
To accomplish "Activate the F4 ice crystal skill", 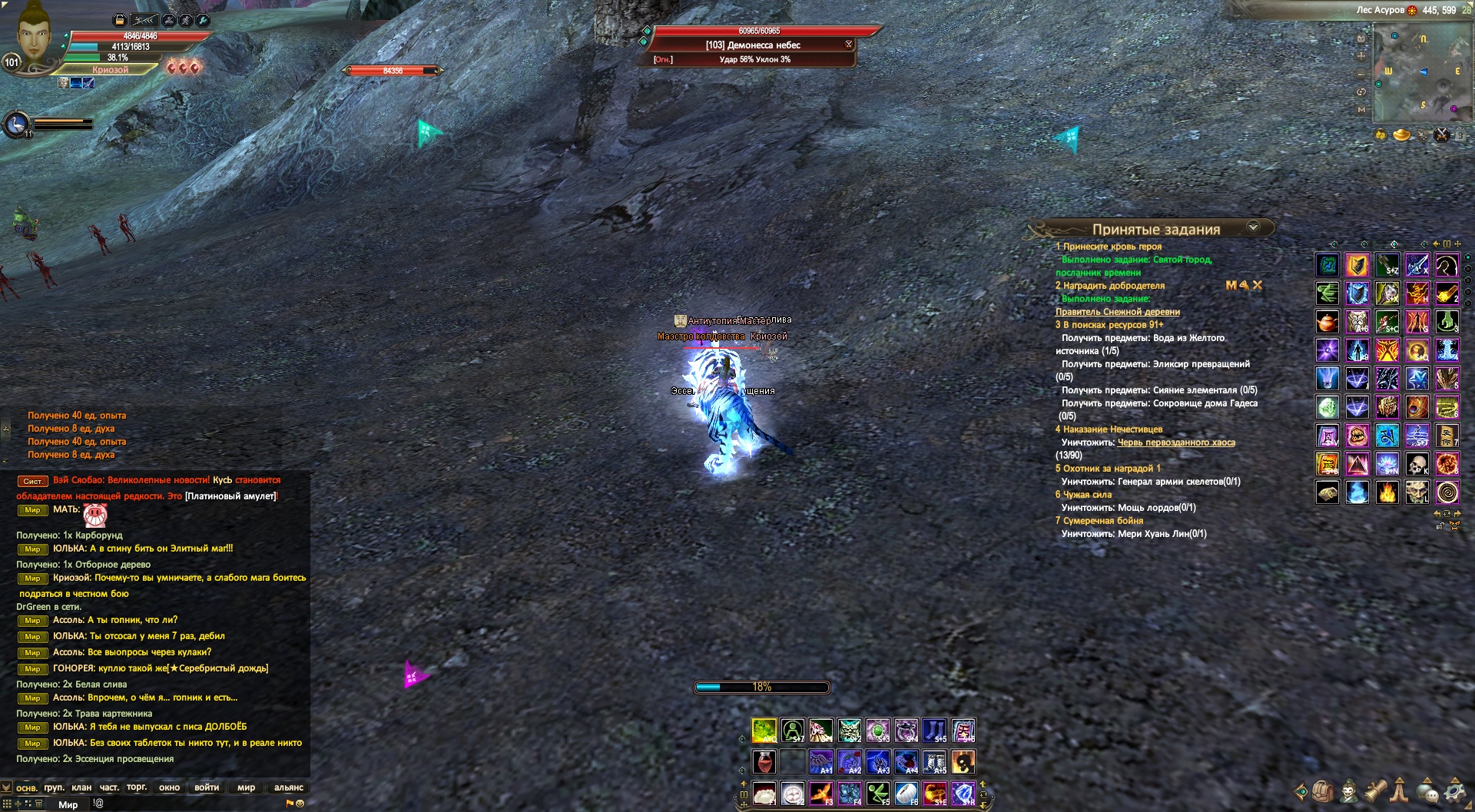I will click(x=850, y=792).
